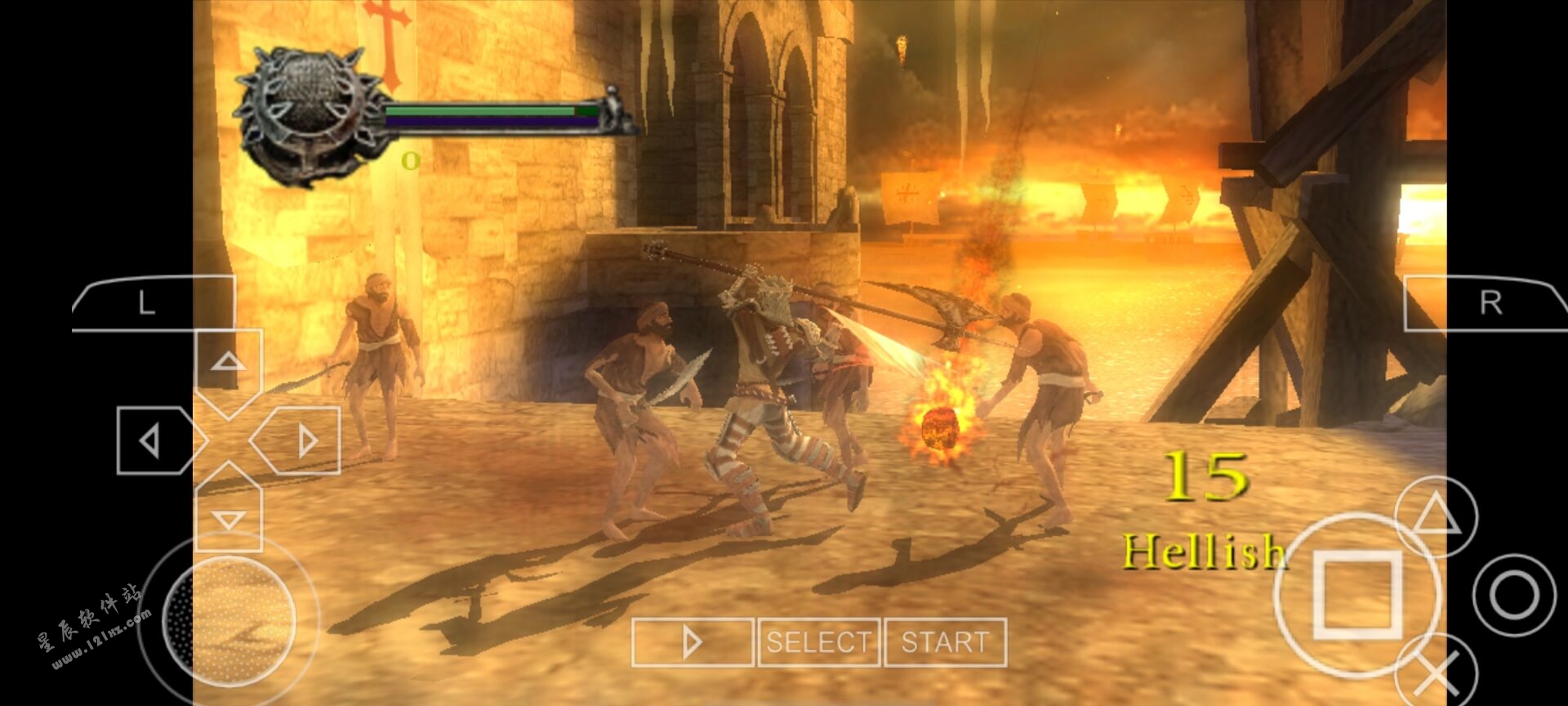
Task: Tap the square face button
Action: pos(1356,594)
